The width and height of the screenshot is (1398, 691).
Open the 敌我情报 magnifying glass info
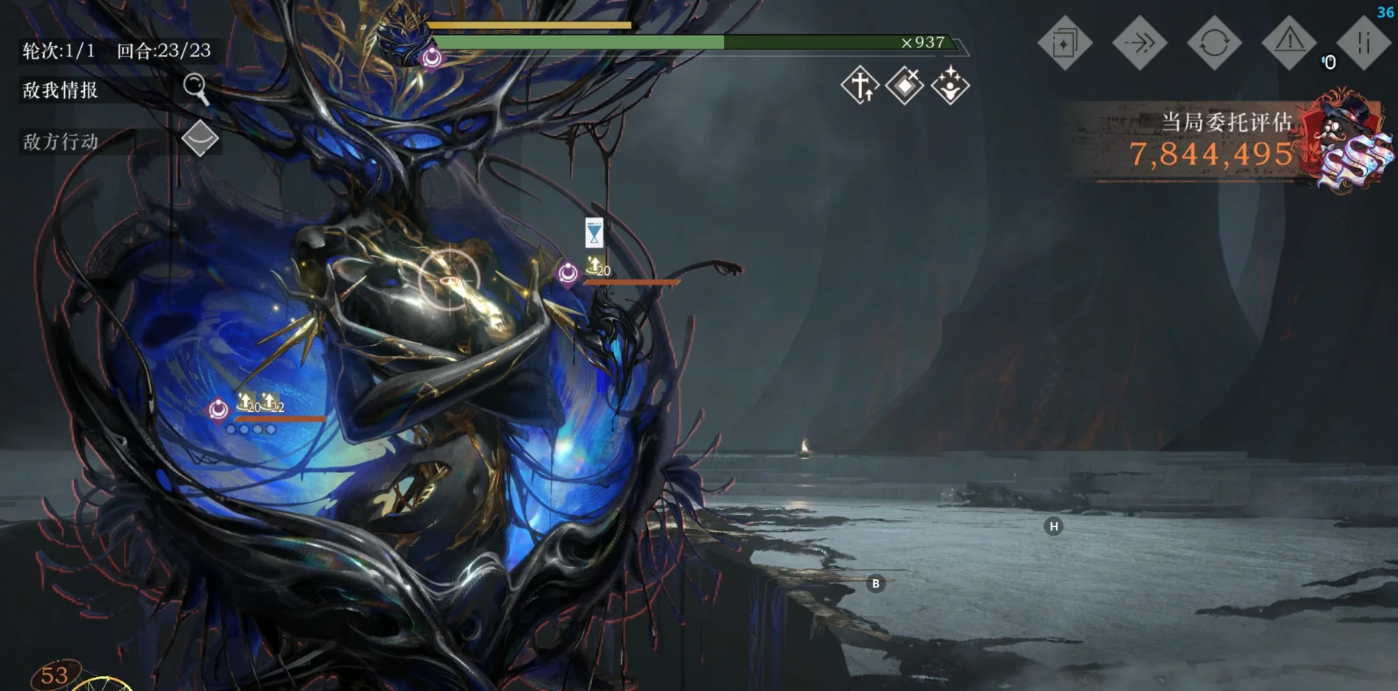tap(196, 89)
